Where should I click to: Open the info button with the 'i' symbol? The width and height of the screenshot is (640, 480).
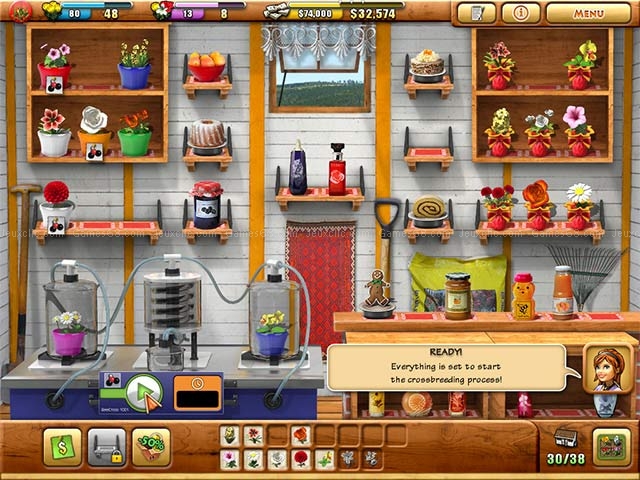[x=520, y=14]
